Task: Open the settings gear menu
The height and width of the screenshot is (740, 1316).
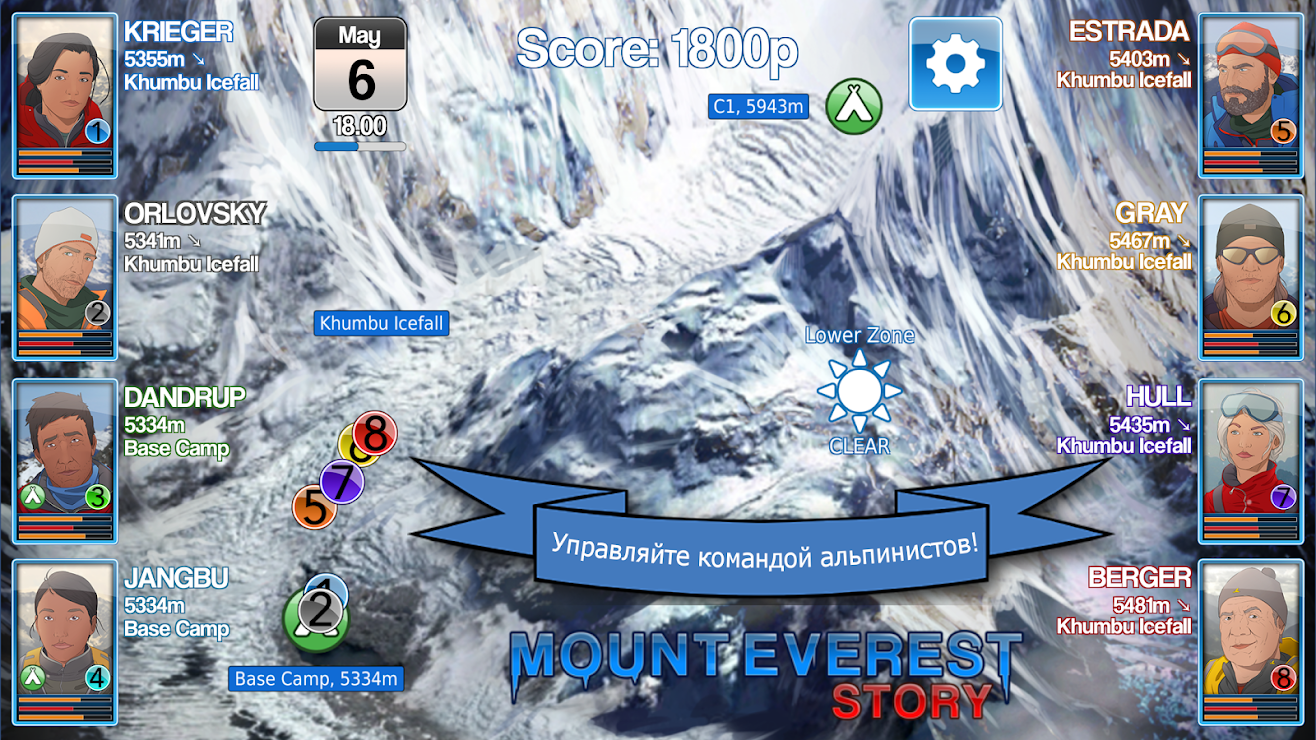Action: [954, 62]
